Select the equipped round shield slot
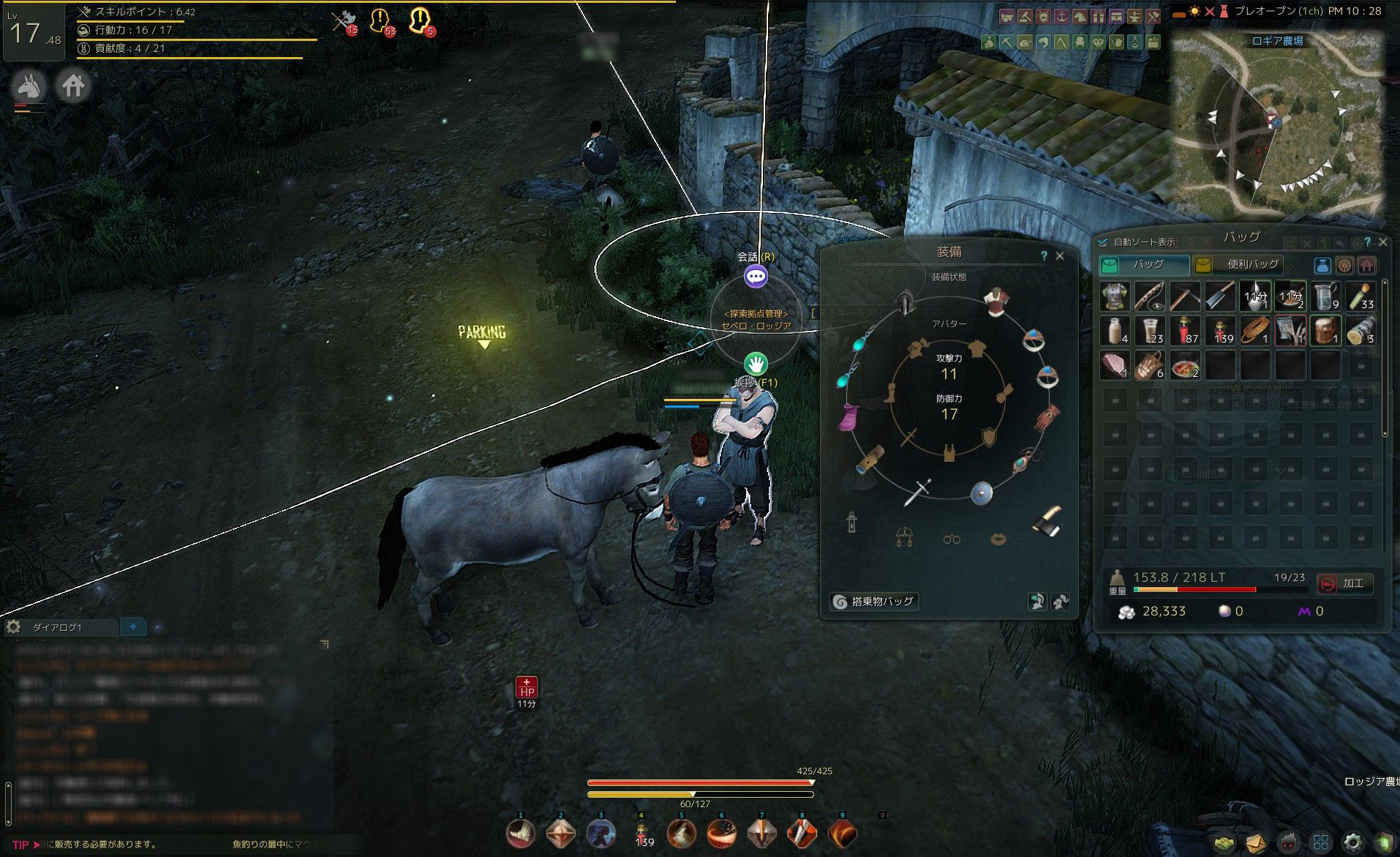 (982, 493)
